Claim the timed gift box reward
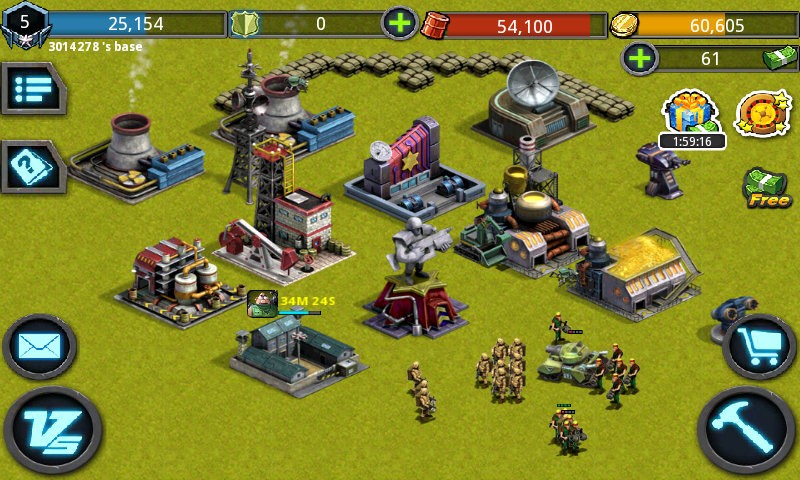This screenshot has width=800, height=480. pos(692,113)
